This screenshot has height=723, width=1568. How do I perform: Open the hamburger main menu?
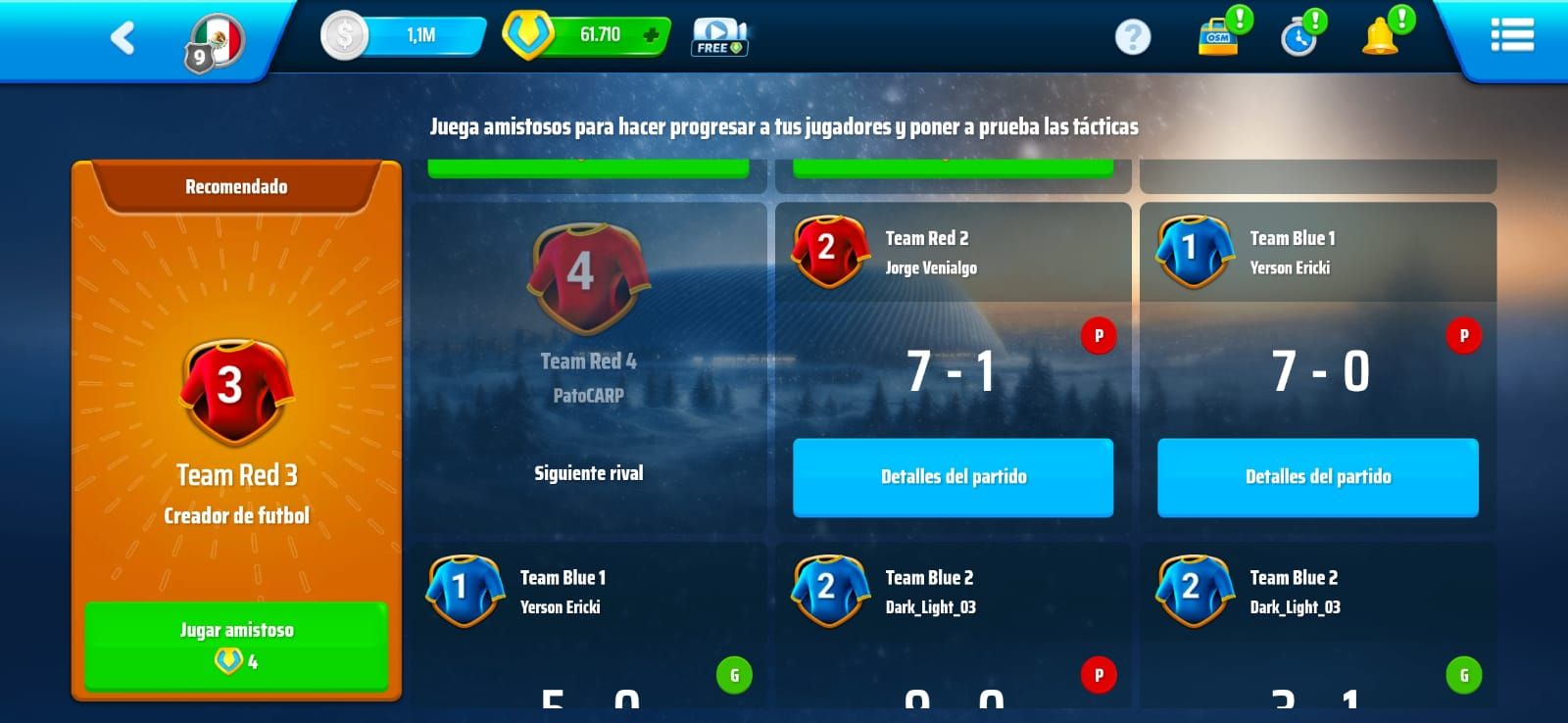tap(1511, 36)
